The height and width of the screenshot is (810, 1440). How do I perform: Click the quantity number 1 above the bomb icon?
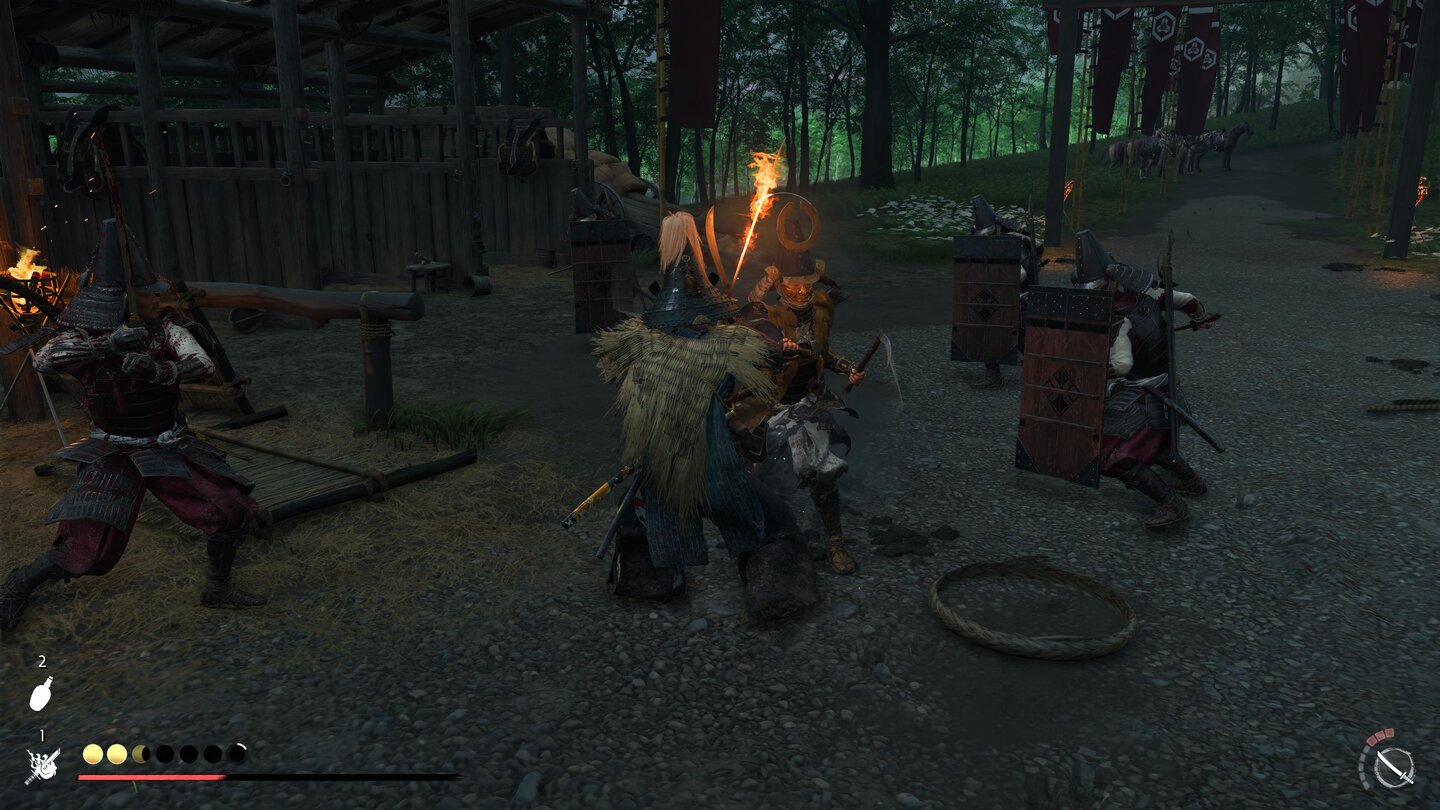[x=42, y=734]
